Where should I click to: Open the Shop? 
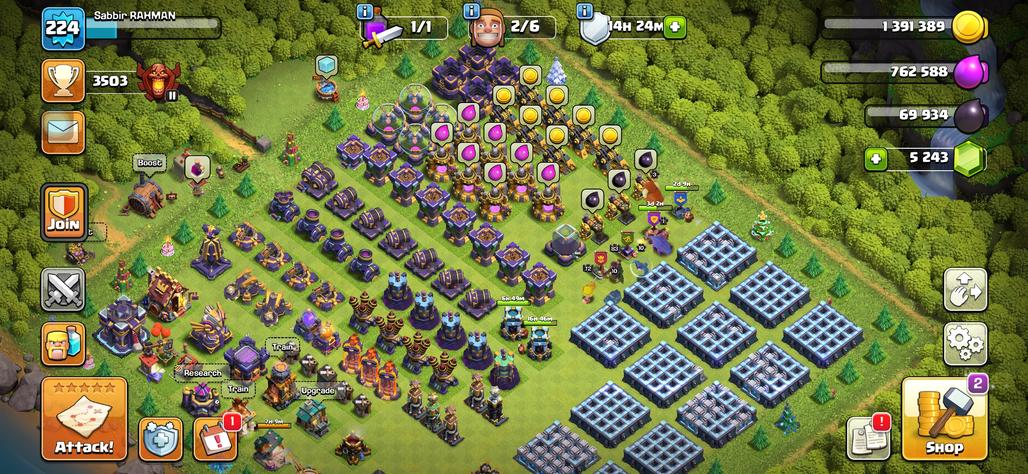[944, 420]
